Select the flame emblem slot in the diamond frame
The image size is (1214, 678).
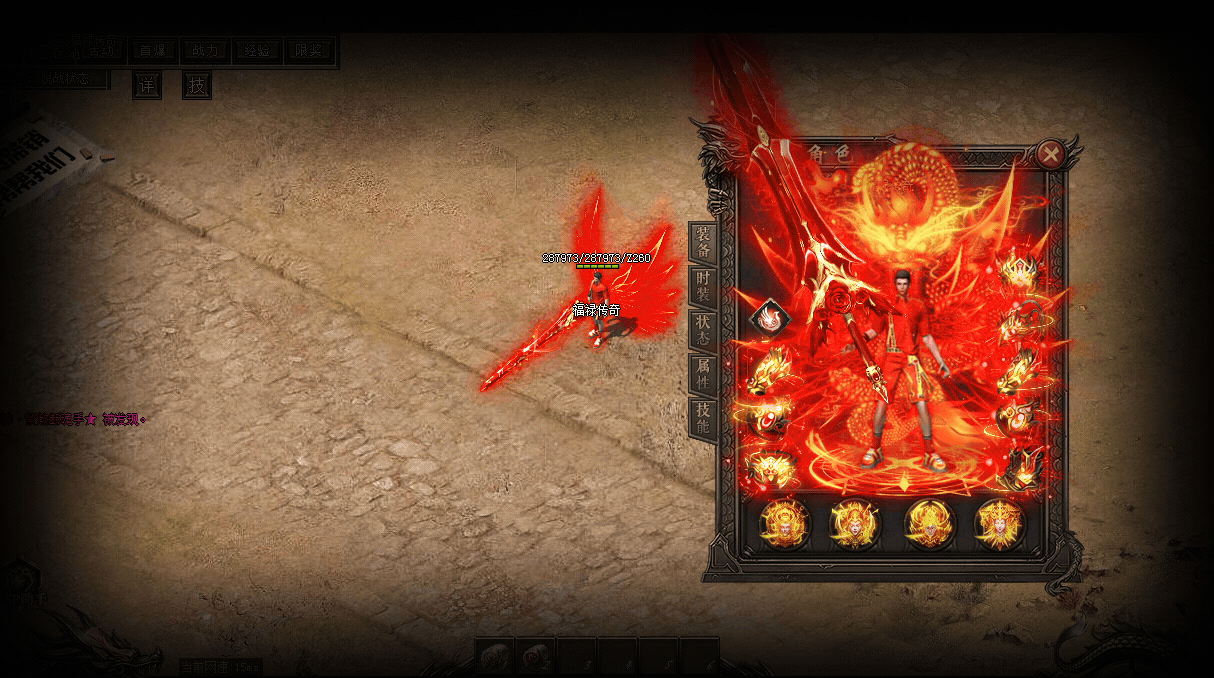click(x=770, y=319)
